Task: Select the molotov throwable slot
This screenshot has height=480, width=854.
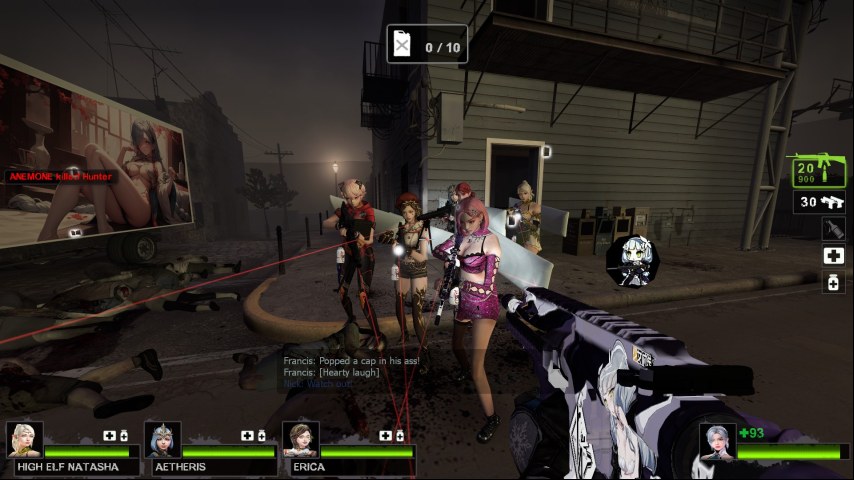Action: click(x=833, y=229)
